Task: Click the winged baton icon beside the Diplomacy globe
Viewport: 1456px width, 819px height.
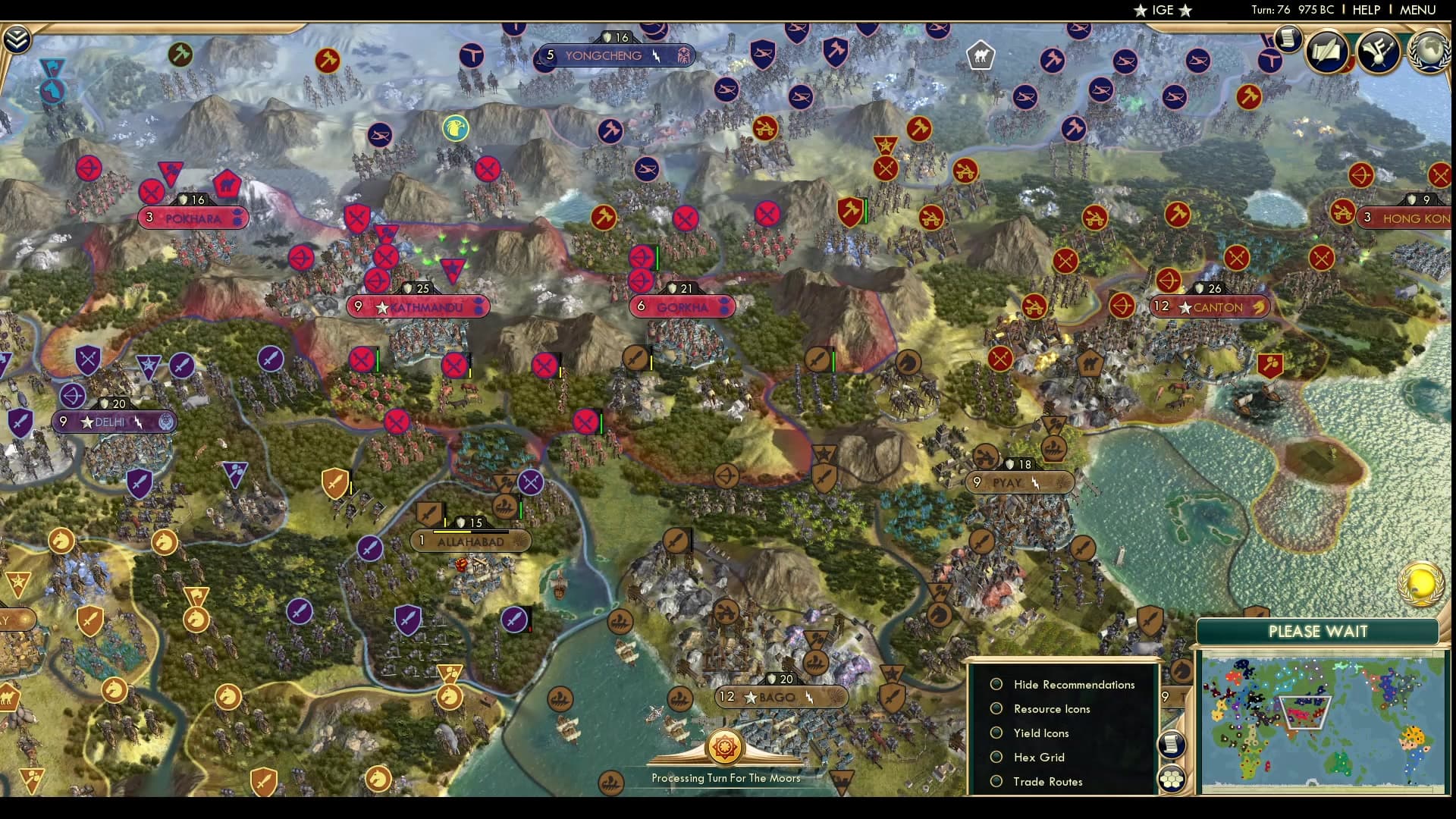Action: [x=1380, y=52]
